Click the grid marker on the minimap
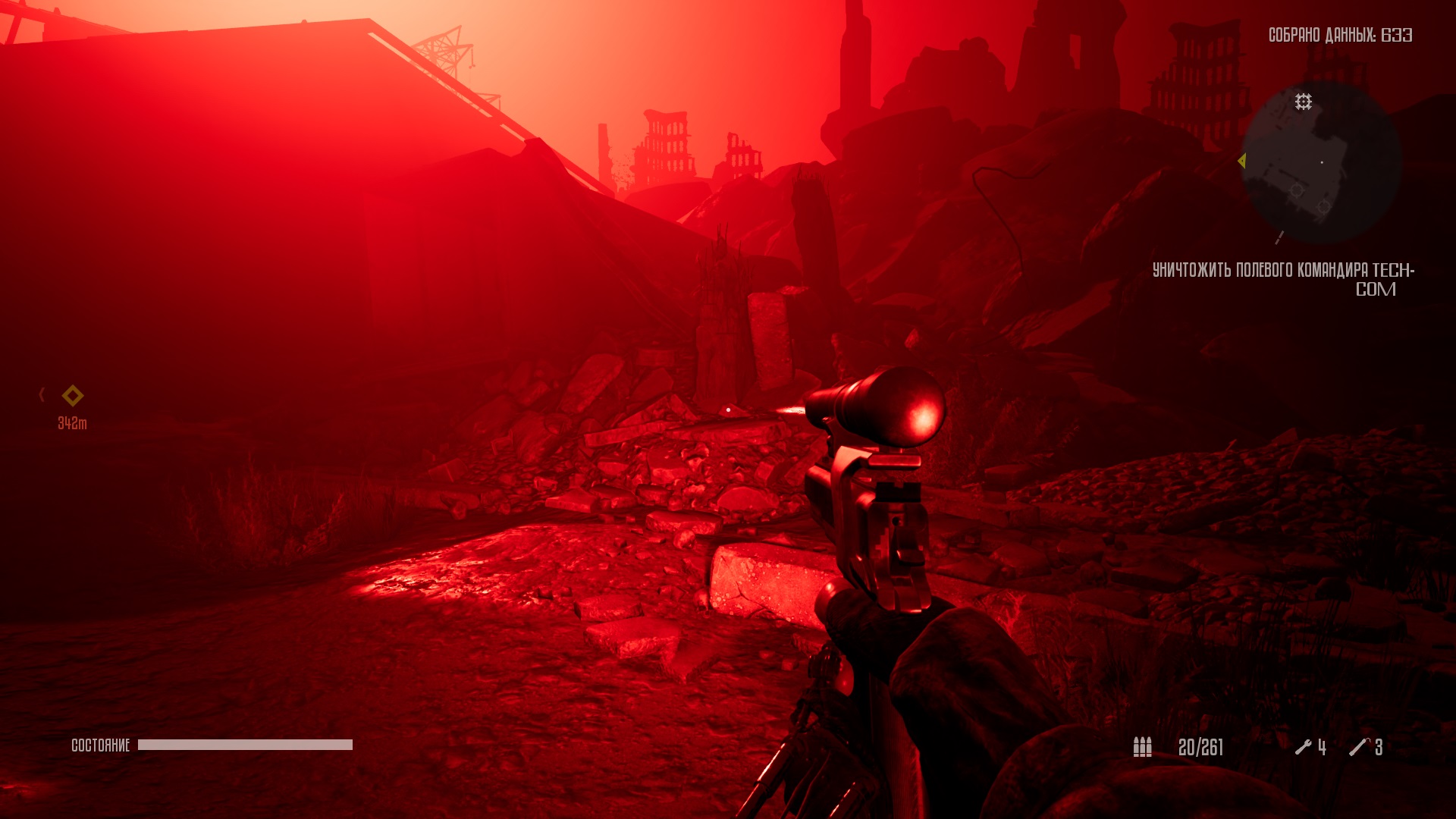 pos(1303,102)
